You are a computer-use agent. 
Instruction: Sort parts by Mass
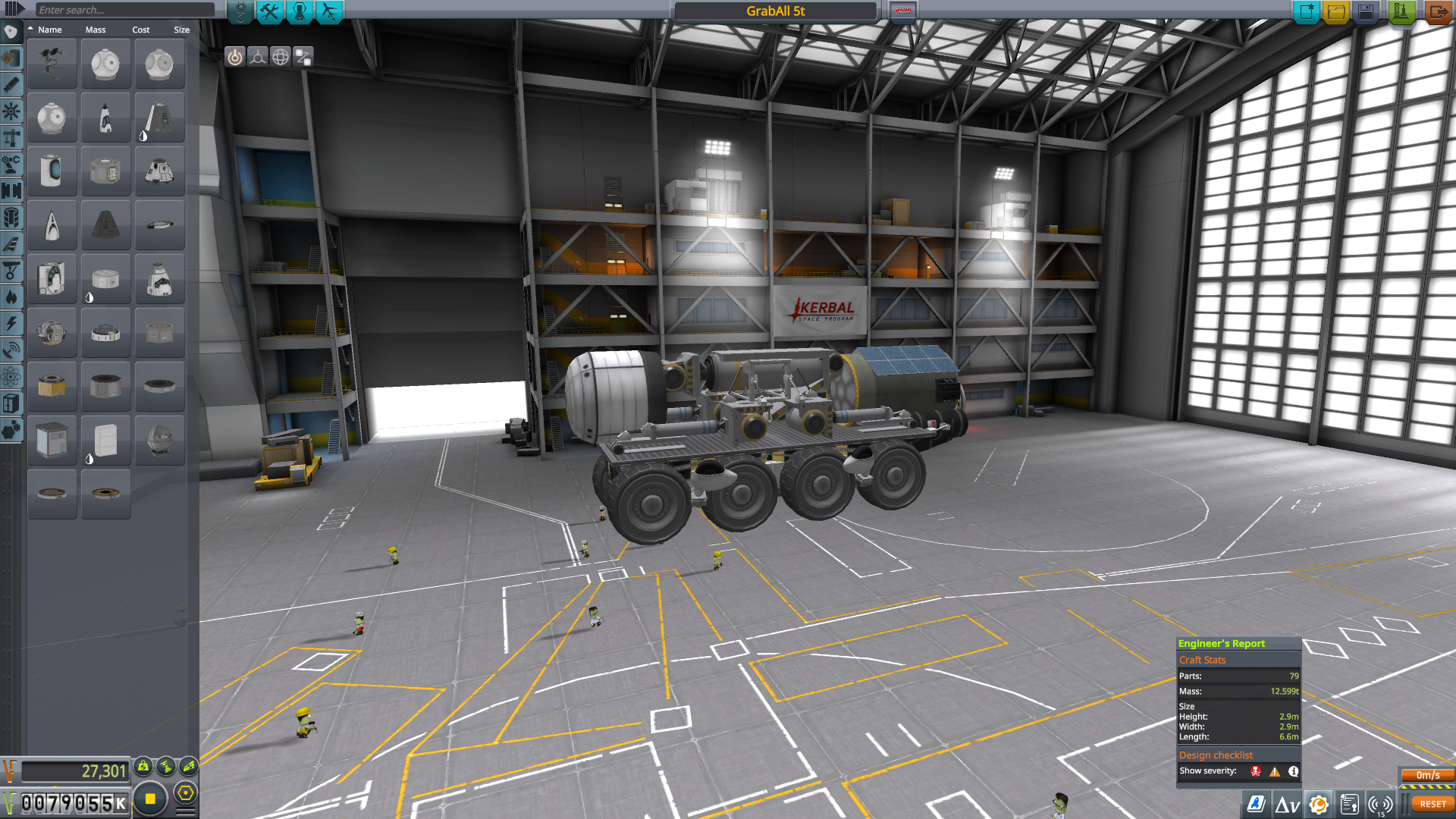pyautogui.click(x=96, y=30)
